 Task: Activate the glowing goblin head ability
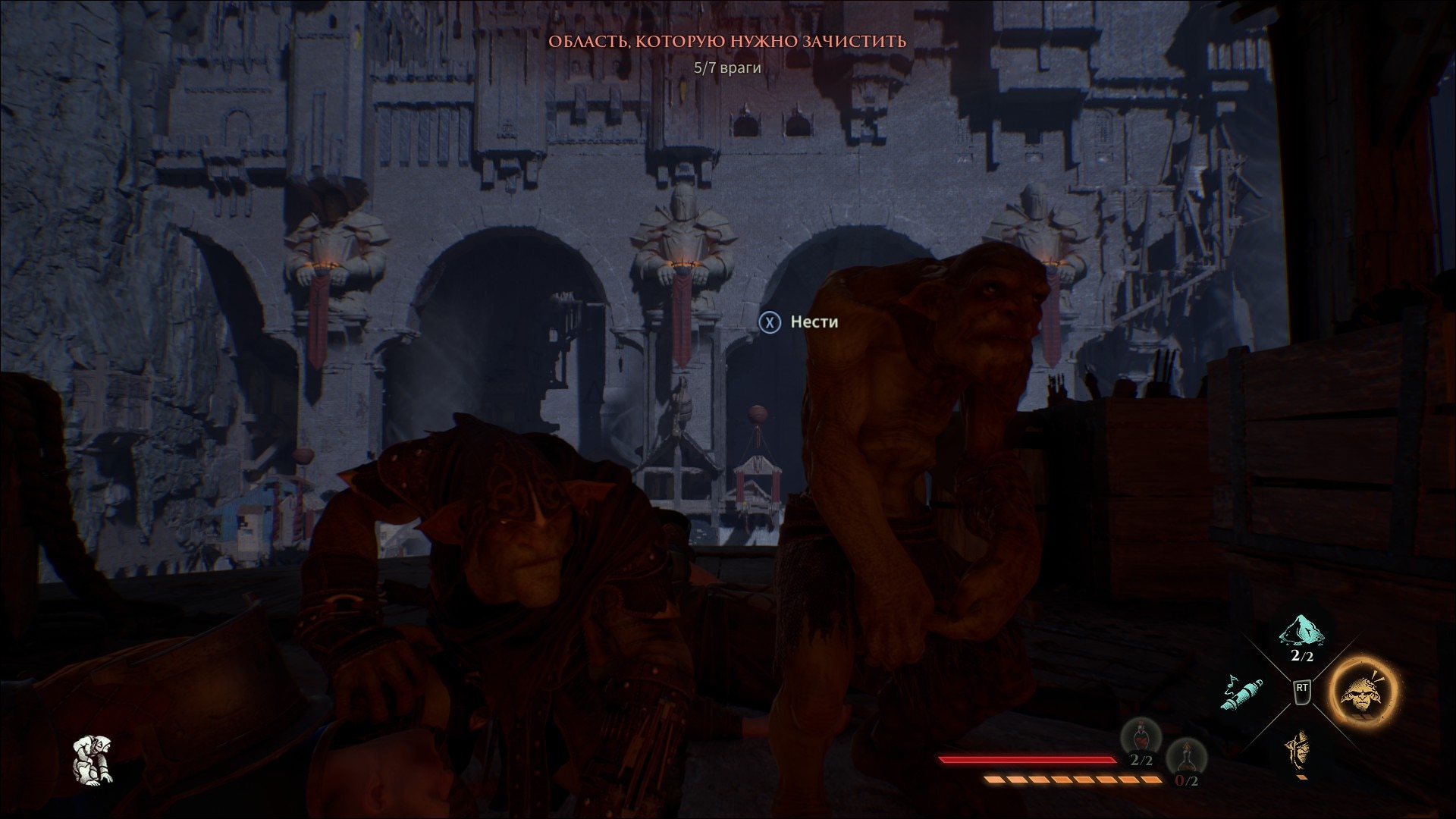tap(1362, 693)
